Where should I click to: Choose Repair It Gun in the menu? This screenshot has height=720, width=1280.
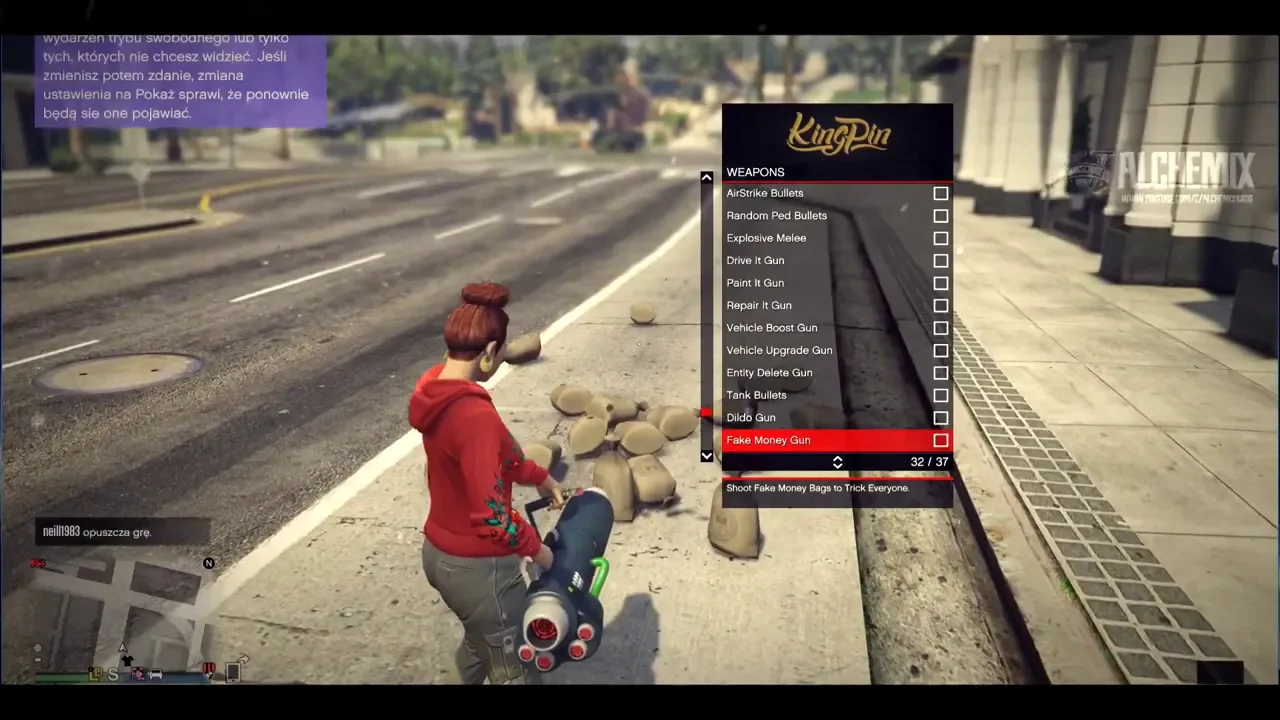coord(759,306)
